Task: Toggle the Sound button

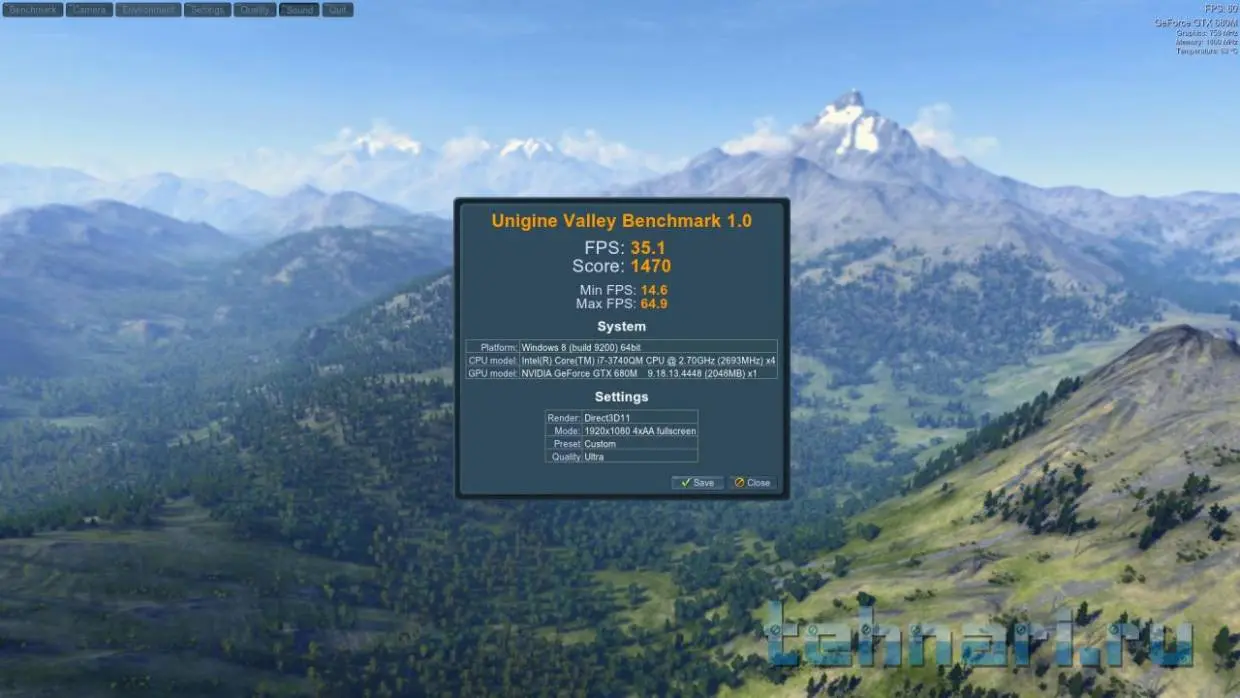Action: (x=299, y=10)
